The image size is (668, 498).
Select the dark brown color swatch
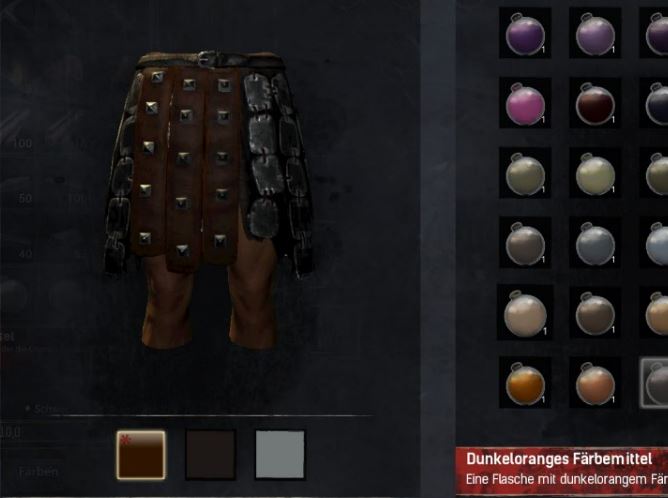click(x=140, y=455)
